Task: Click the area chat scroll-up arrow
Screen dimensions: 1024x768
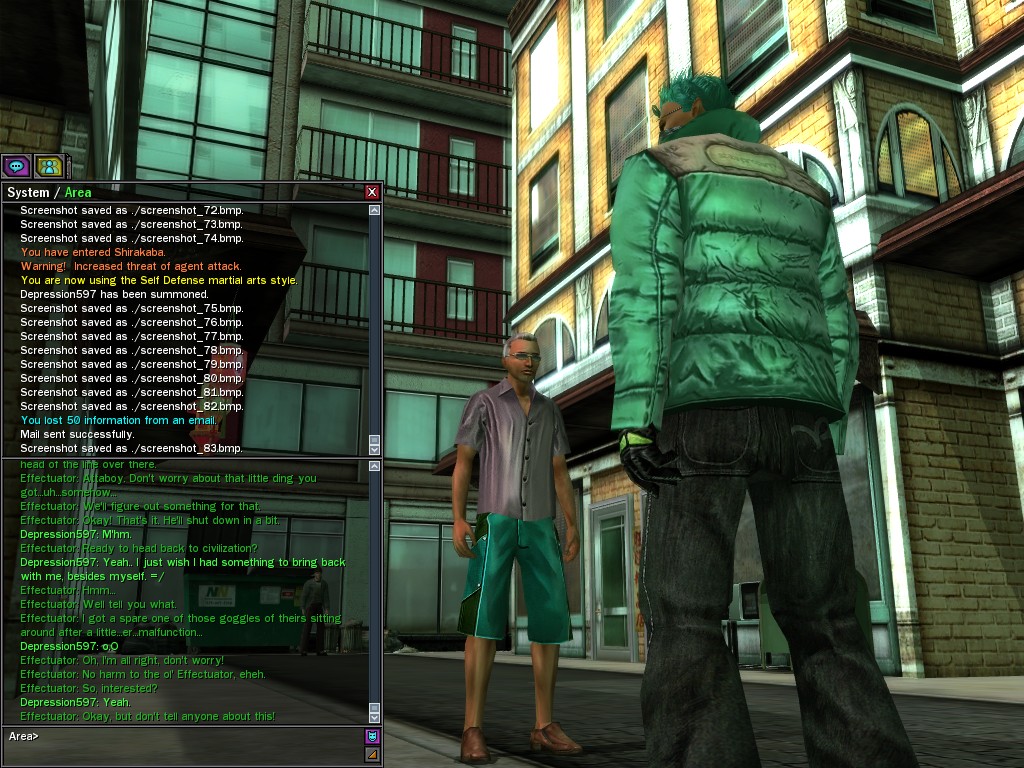Action: pyautogui.click(x=375, y=466)
